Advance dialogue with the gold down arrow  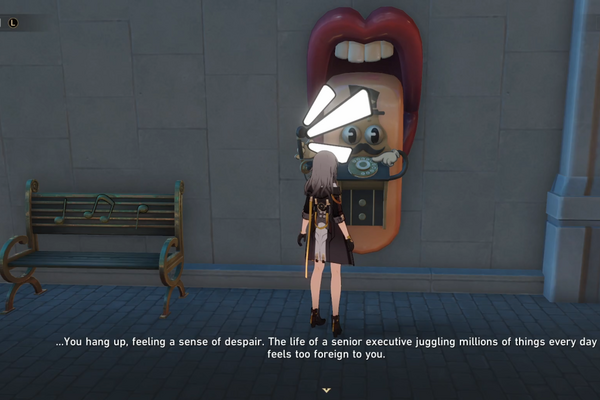coord(326,387)
